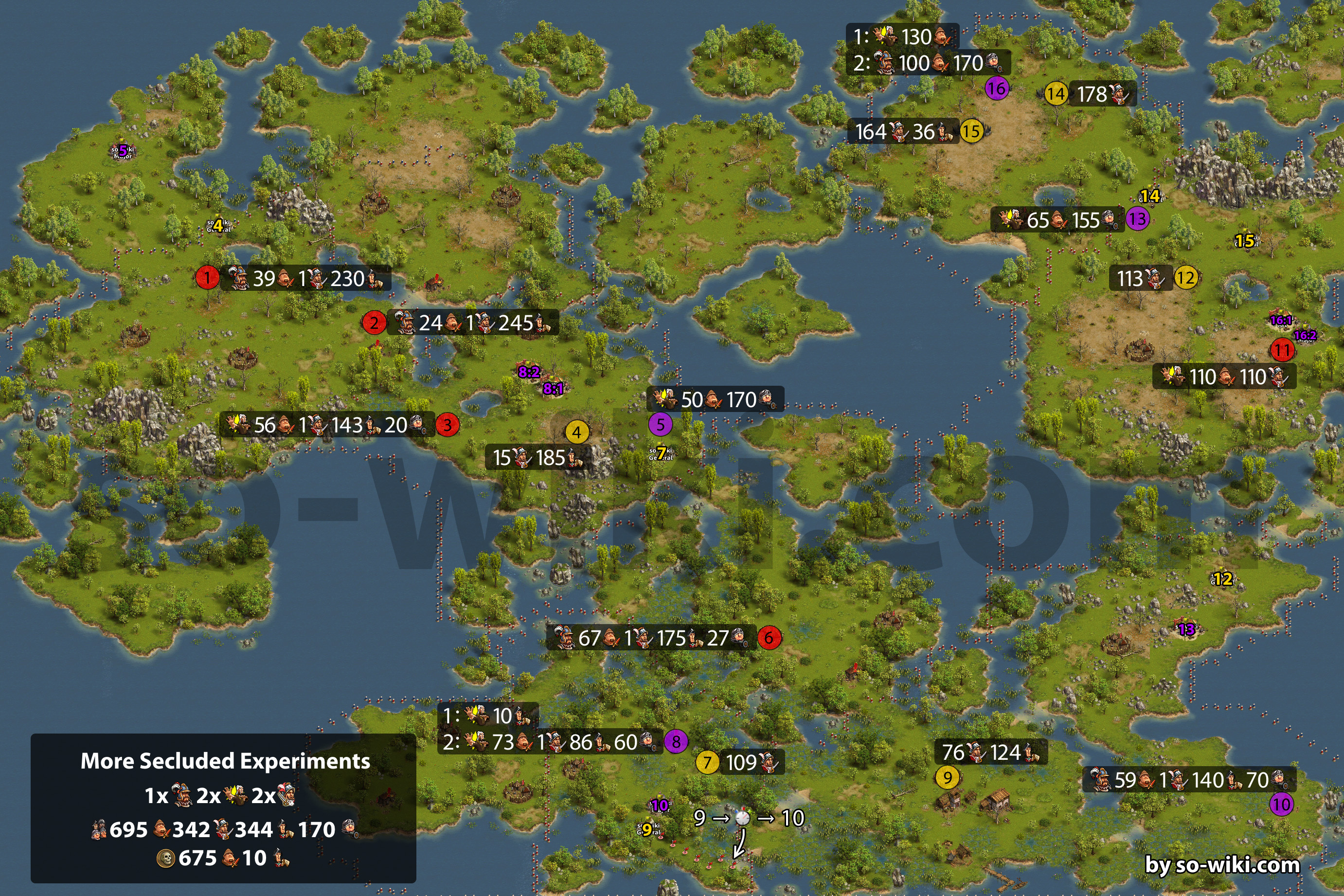Select the yellow circle camp marker 4

click(x=576, y=432)
